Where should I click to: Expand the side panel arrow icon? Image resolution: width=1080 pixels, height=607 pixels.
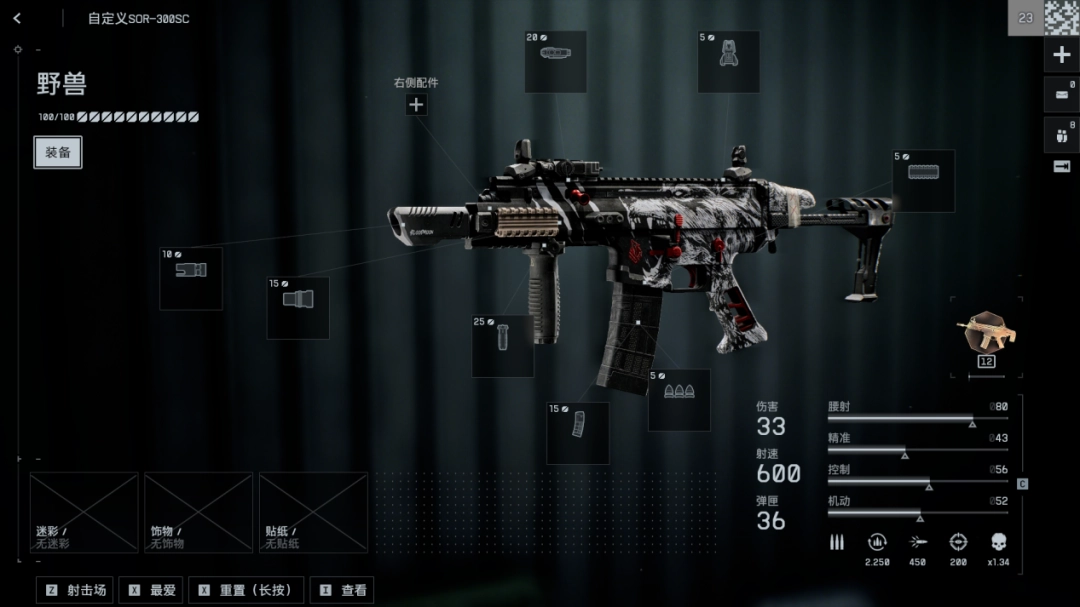pos(1062,166)
